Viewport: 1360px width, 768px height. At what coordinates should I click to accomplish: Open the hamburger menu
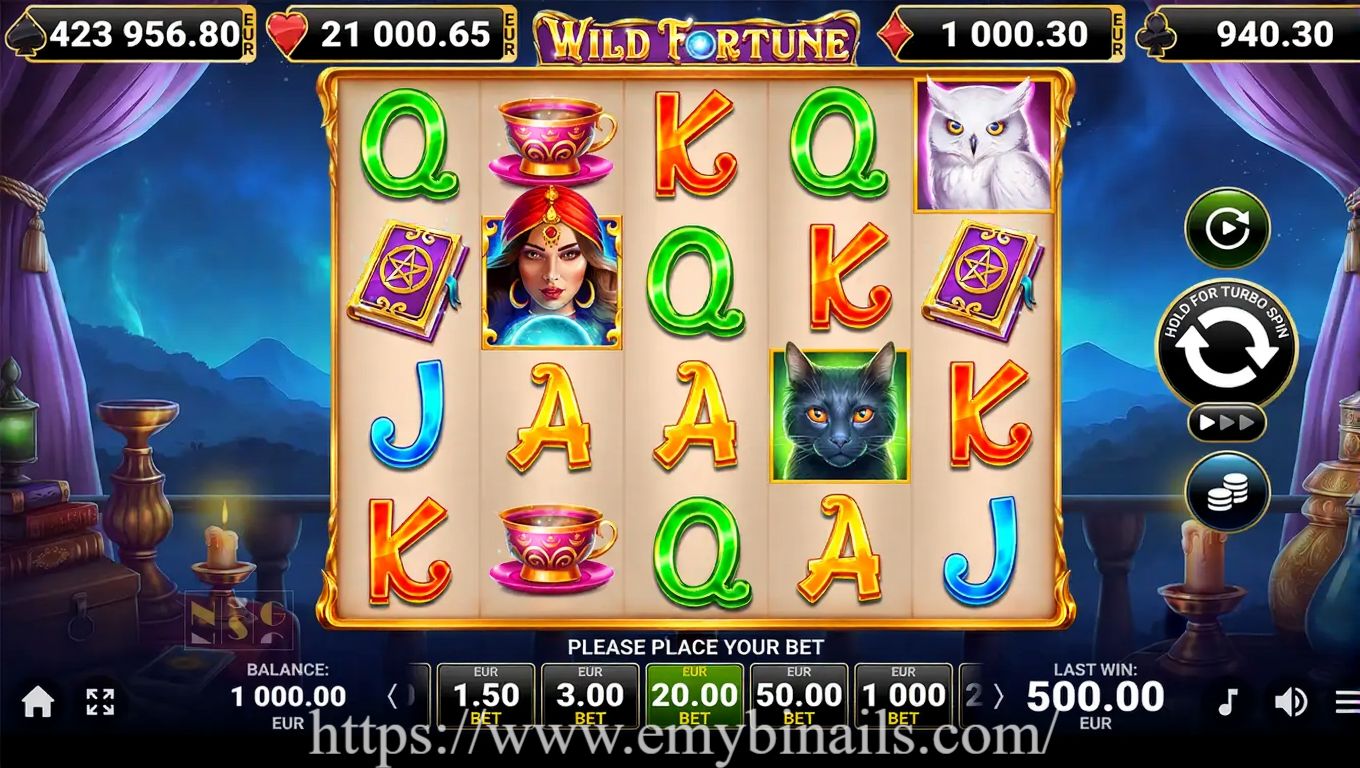tap(1347, 702)
